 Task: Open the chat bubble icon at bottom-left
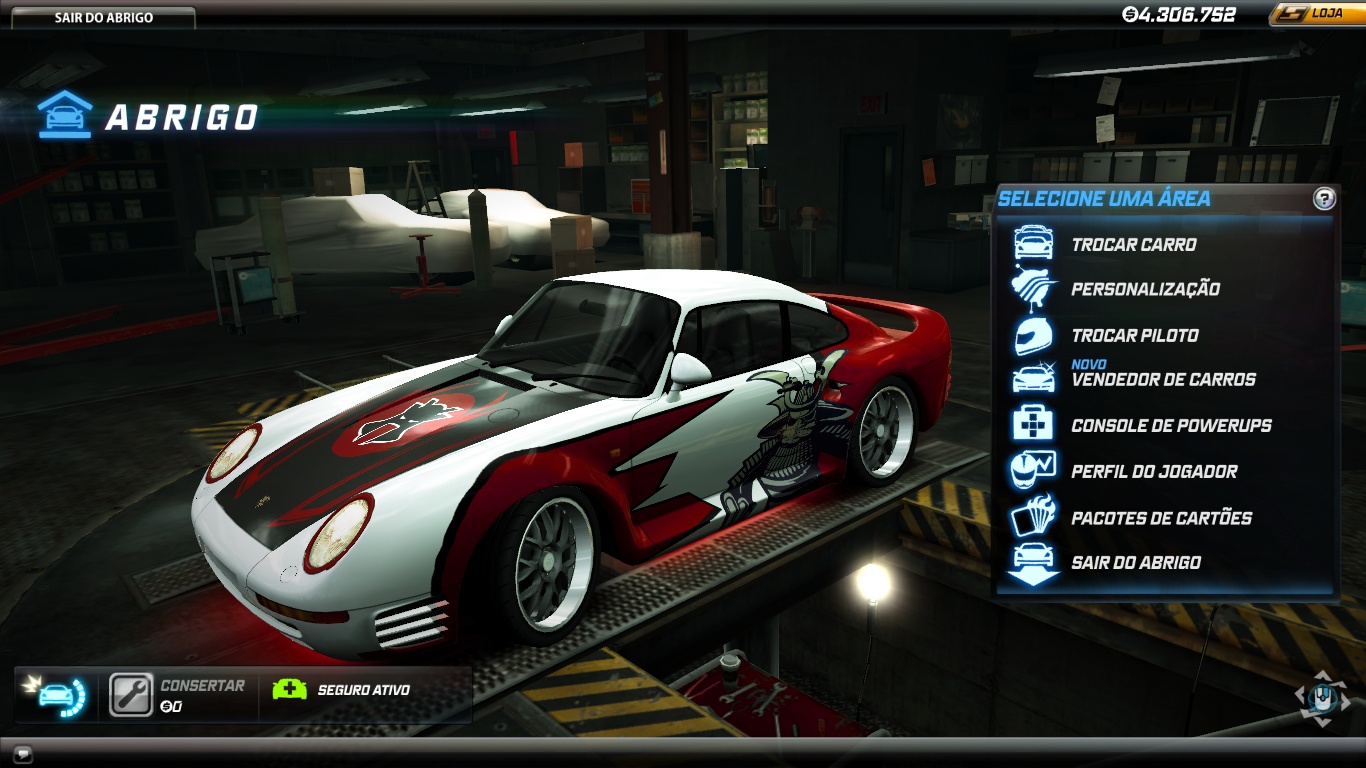(22, 753)
